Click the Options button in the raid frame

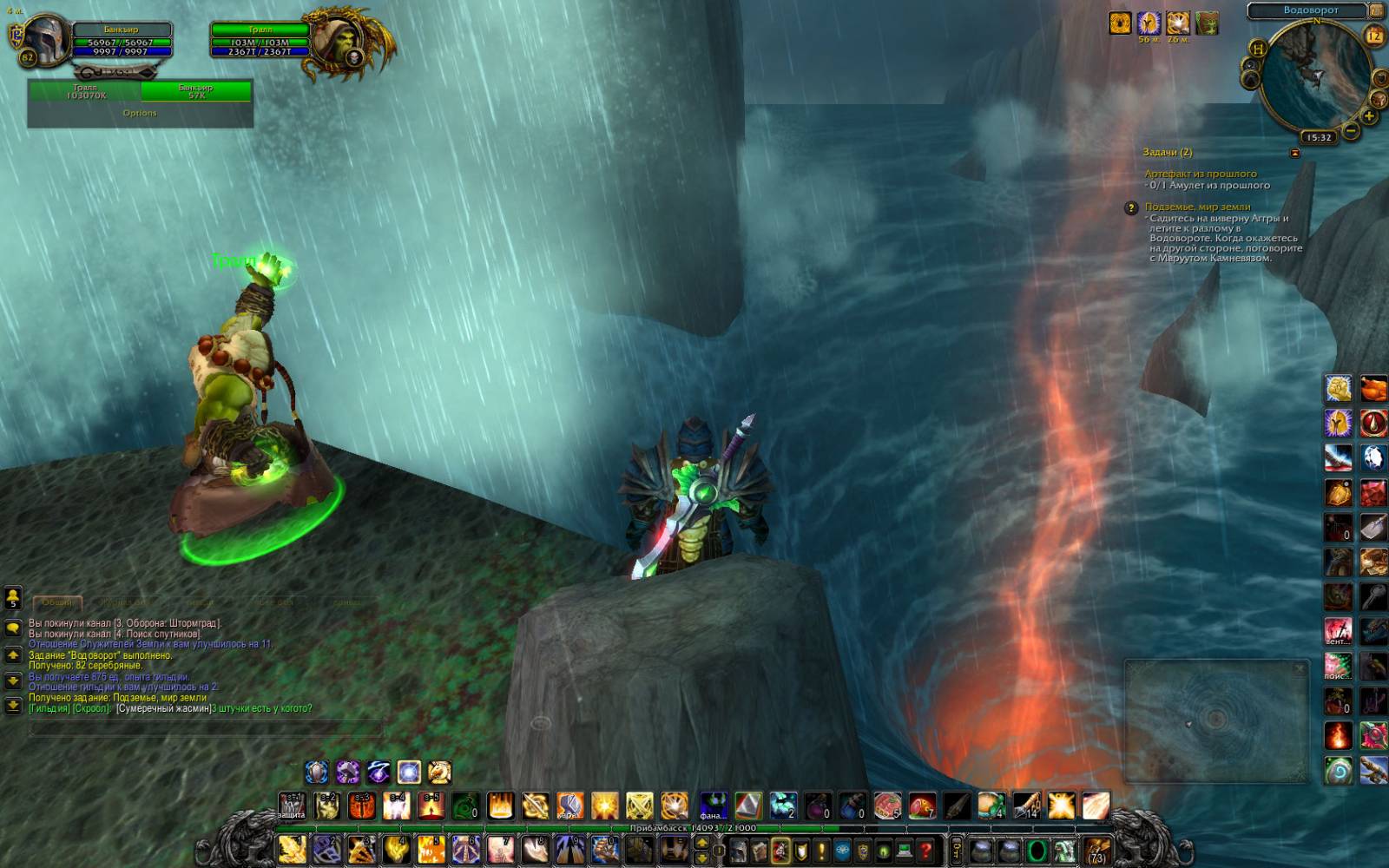pyautogui.click(x=140, y=113)
